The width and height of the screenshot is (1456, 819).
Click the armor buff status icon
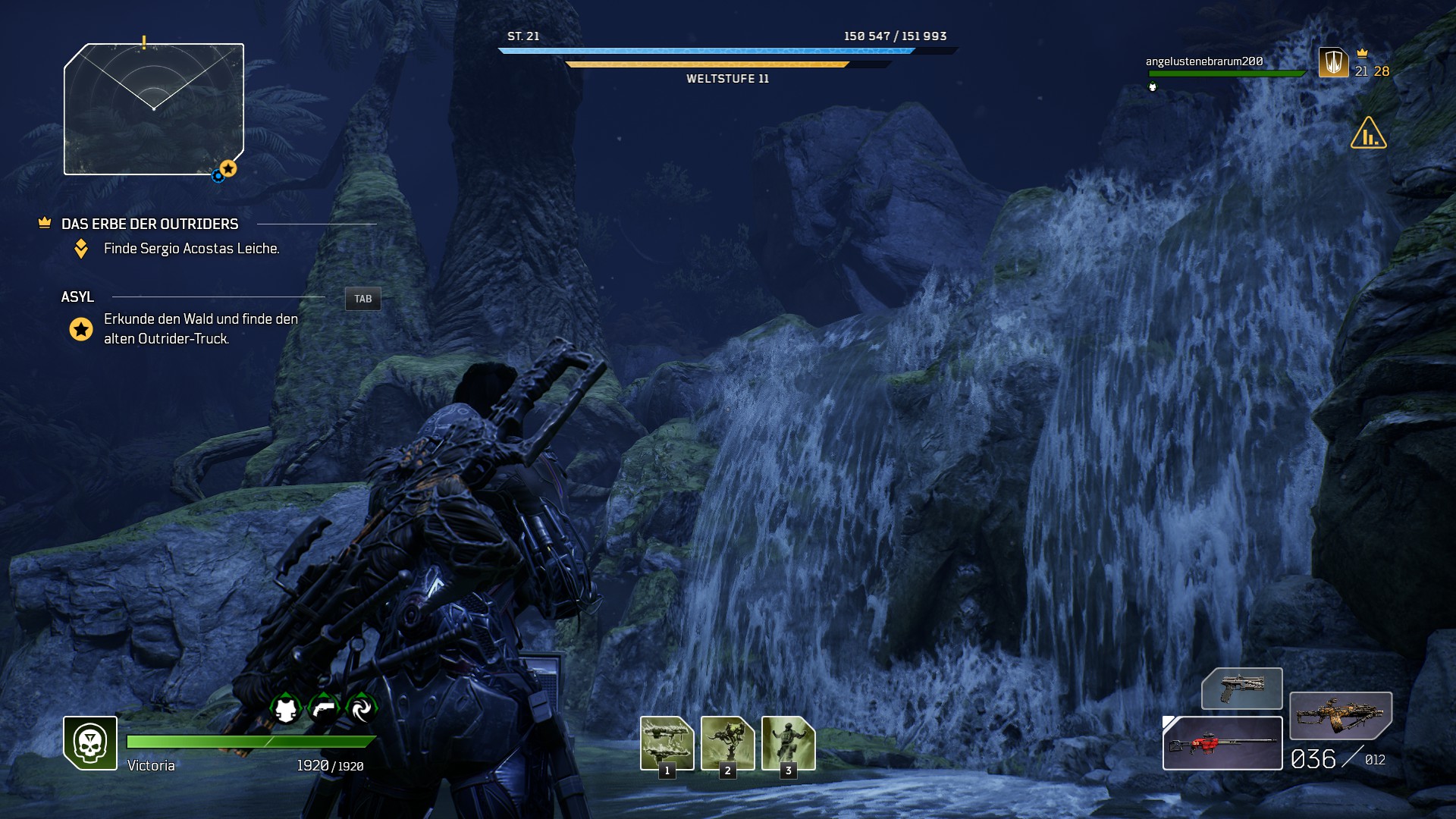pos(286,709)
